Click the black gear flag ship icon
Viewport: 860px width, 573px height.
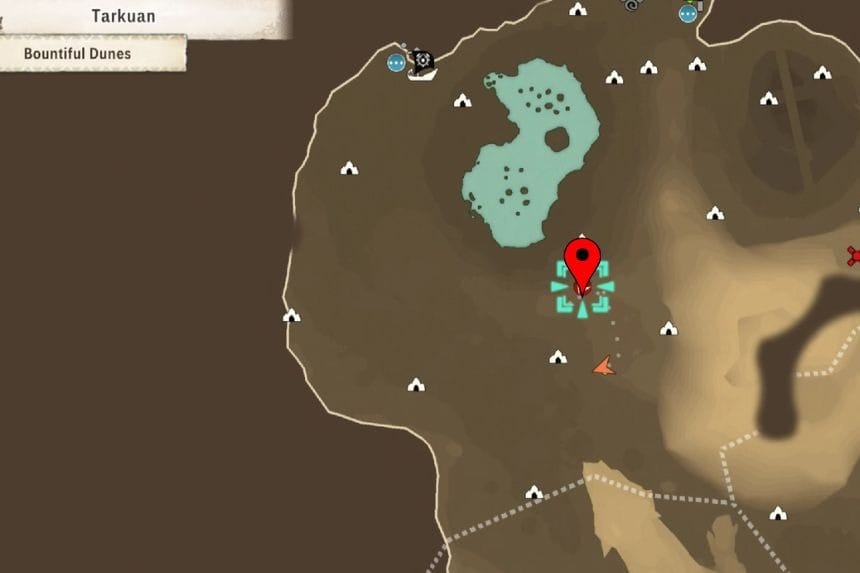[x=422, y=64]
